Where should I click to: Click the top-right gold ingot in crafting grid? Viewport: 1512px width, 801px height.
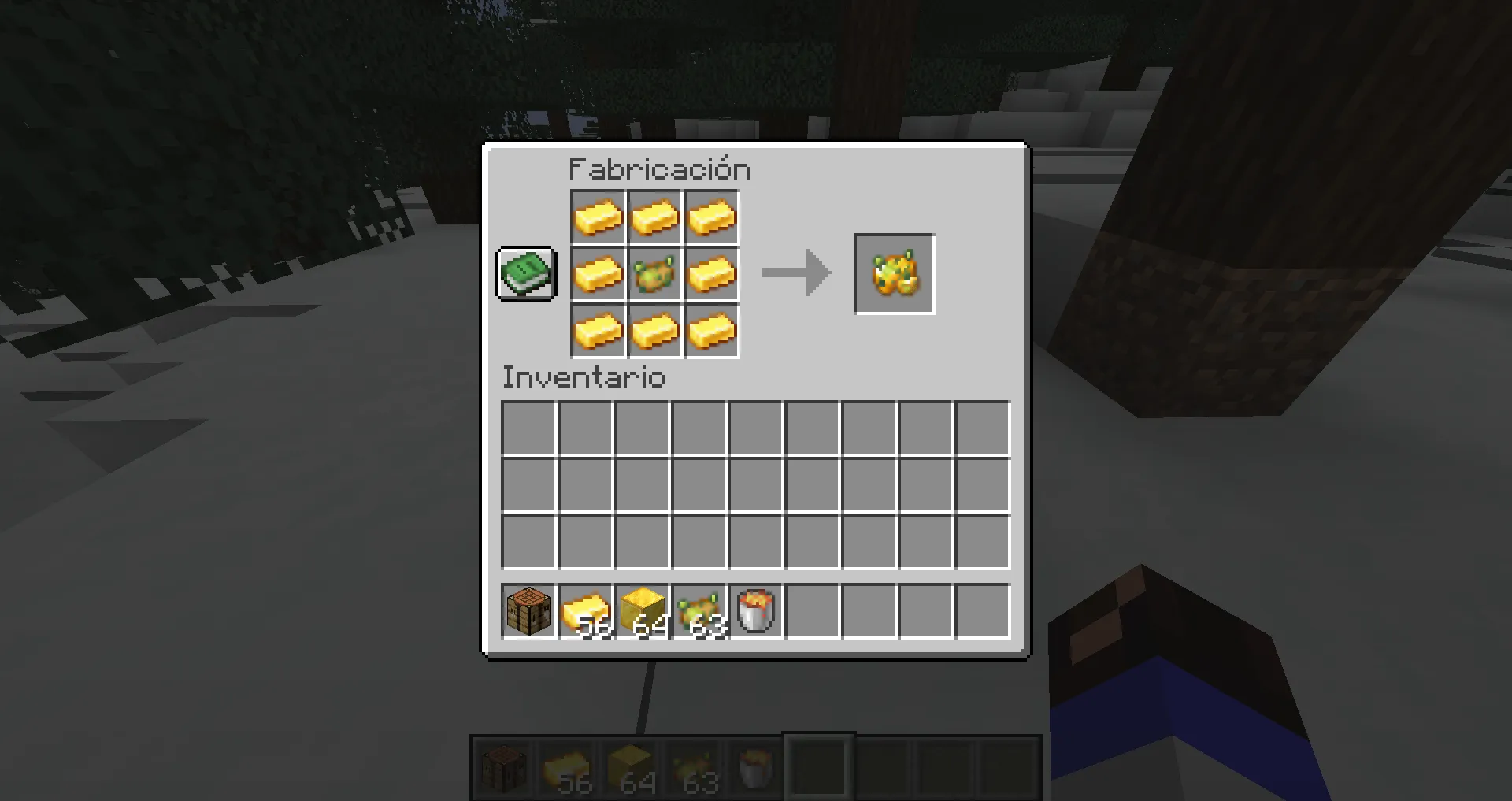click(711, 217)
